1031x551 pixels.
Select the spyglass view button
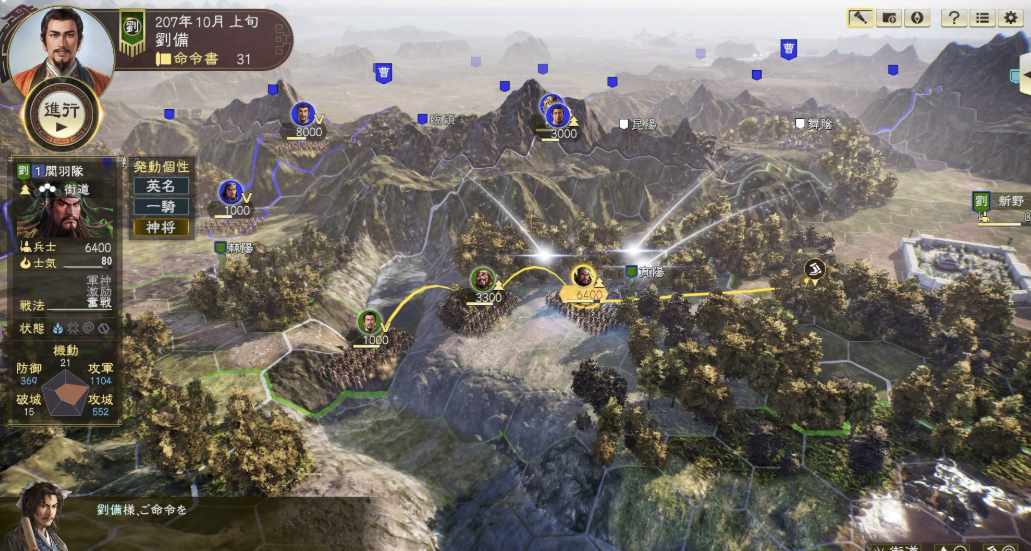click(860, 18)
